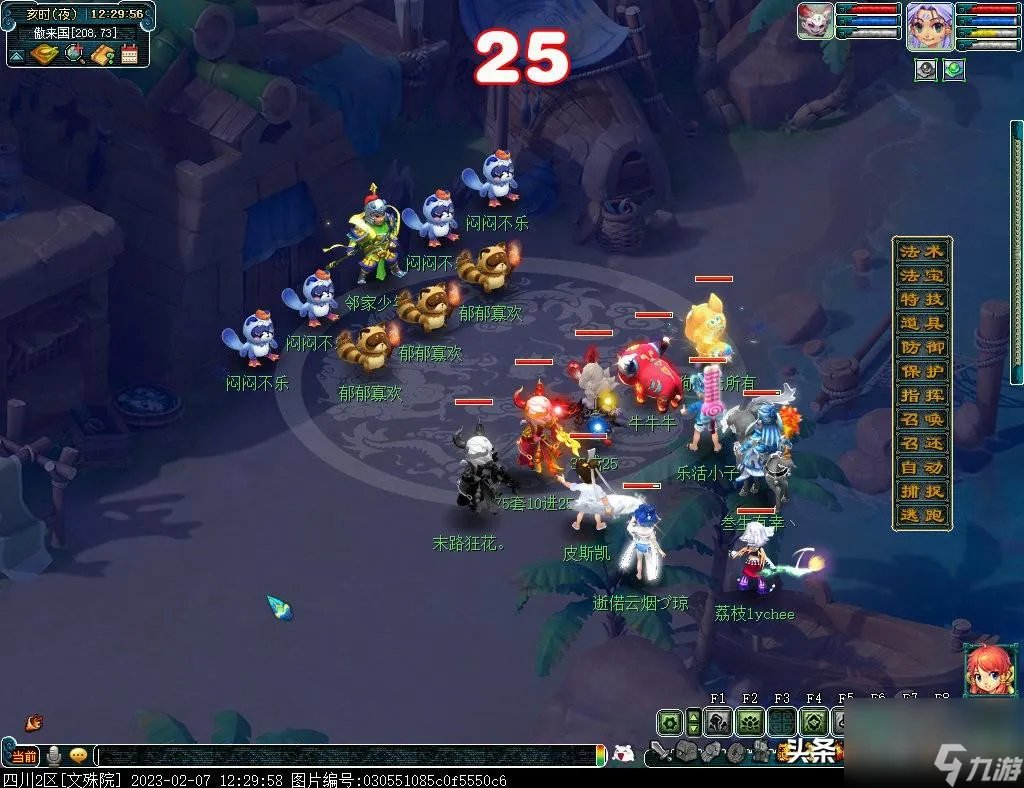This screenshot has width=1024, height=788.
Task: Choose the 捕捉 capture command
Action: (921, 492)
